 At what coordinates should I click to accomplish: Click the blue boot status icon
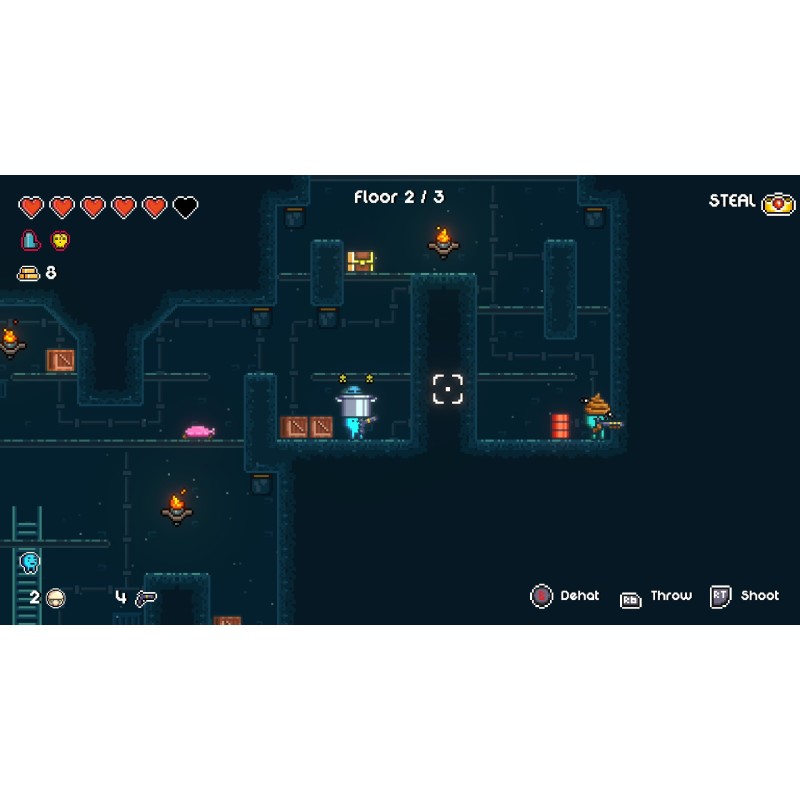(30, 241)
